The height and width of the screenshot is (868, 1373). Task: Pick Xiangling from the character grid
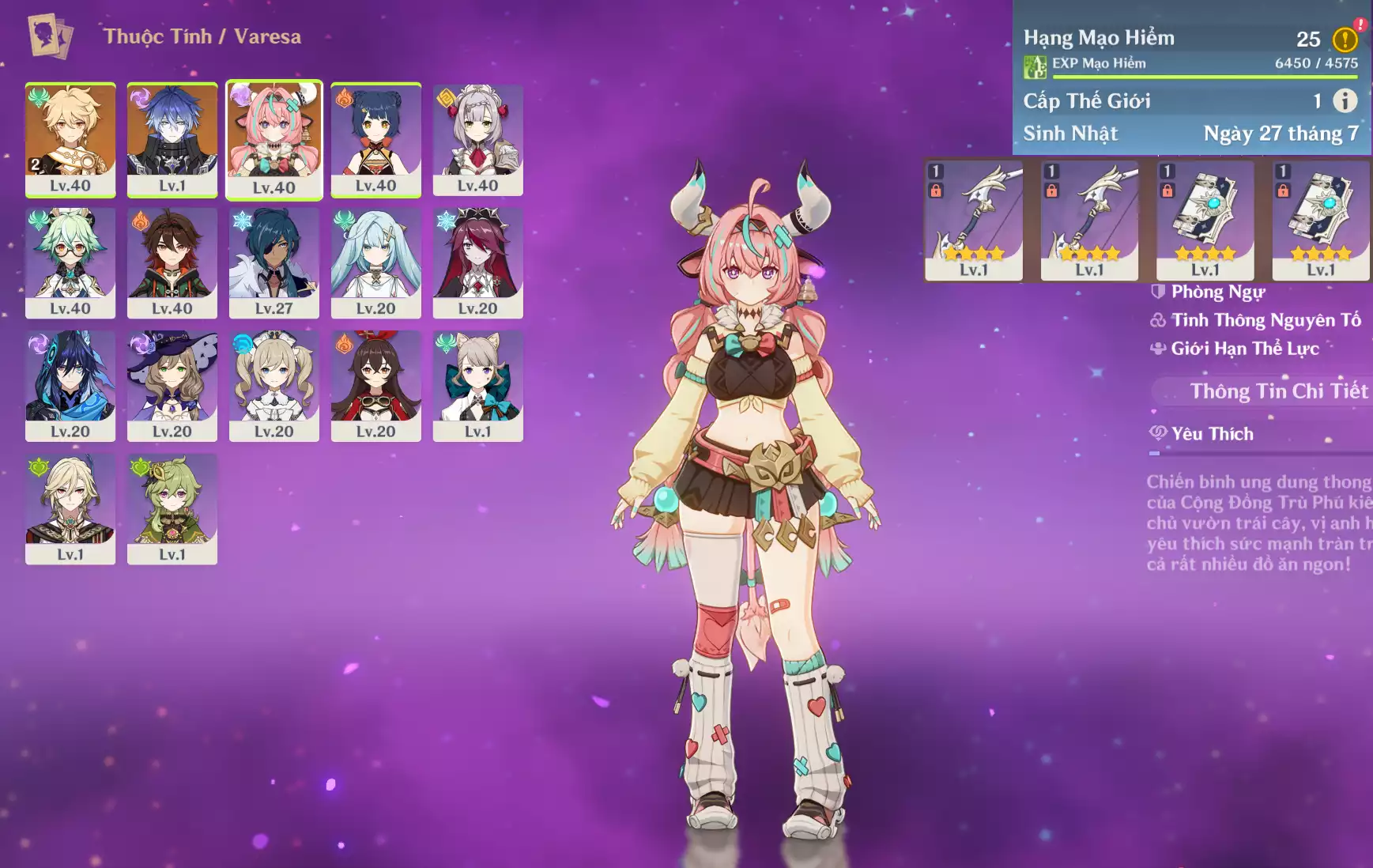tap(376, 139)
